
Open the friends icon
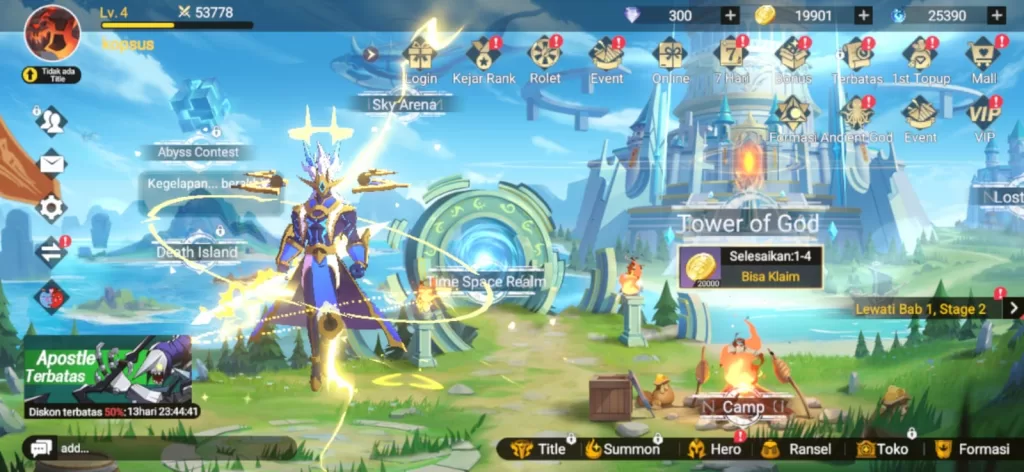[x=51, y=121]
